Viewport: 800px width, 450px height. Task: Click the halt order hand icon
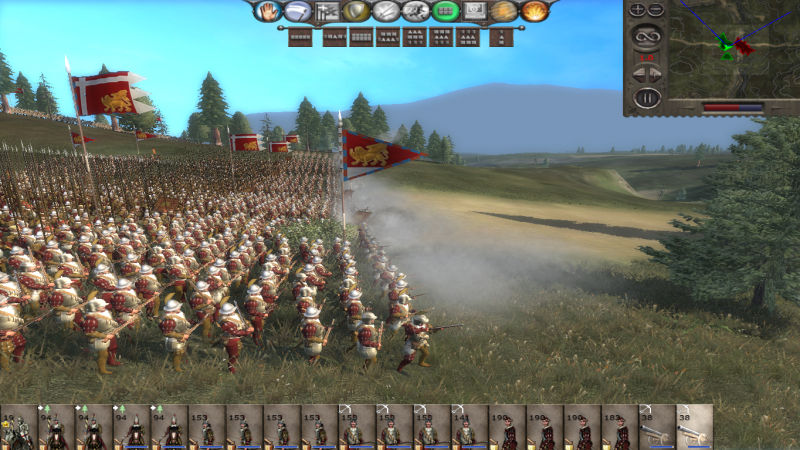click(x=268, y=12)
